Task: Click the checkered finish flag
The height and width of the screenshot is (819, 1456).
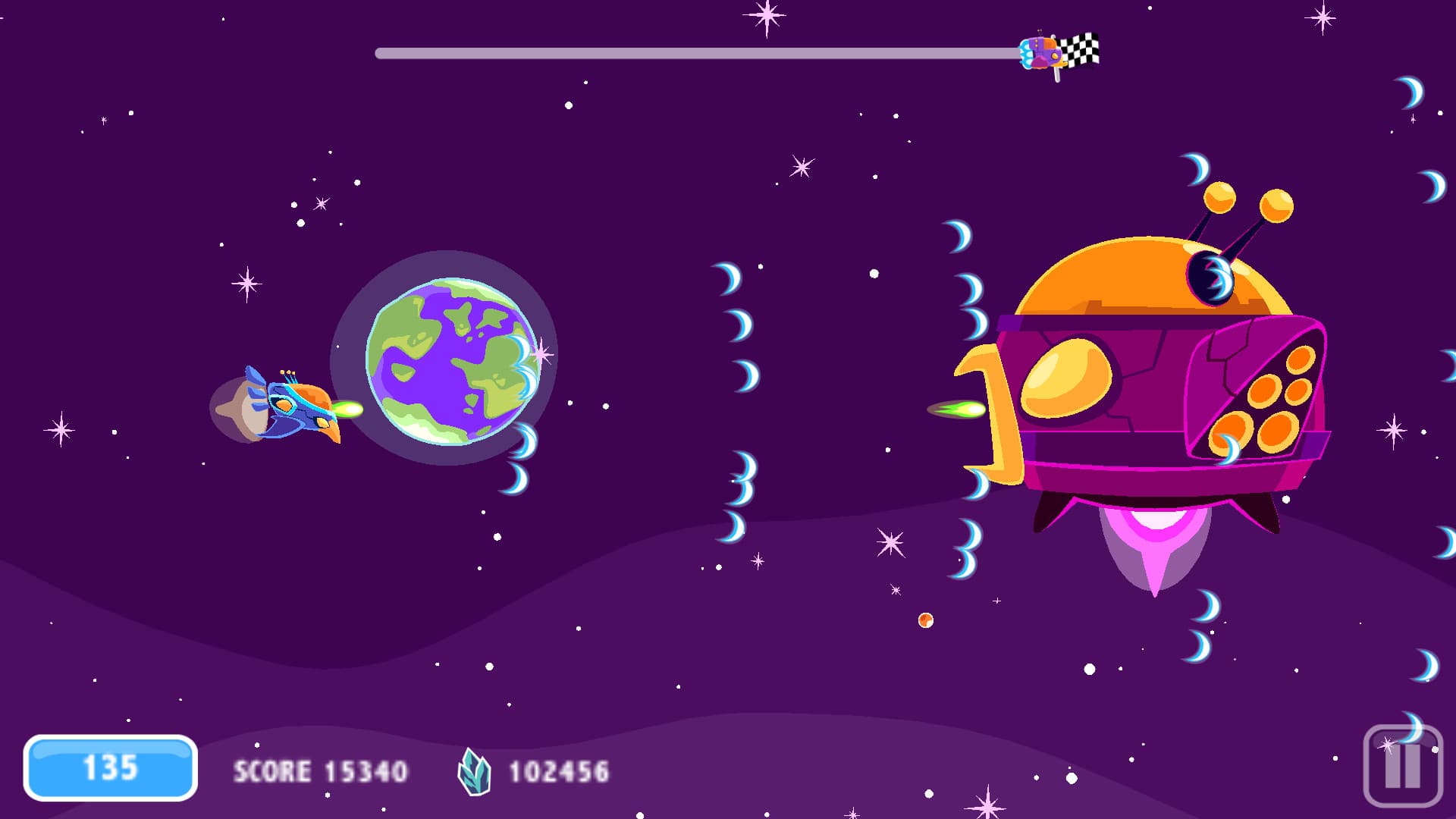Action: (1082, 49)
